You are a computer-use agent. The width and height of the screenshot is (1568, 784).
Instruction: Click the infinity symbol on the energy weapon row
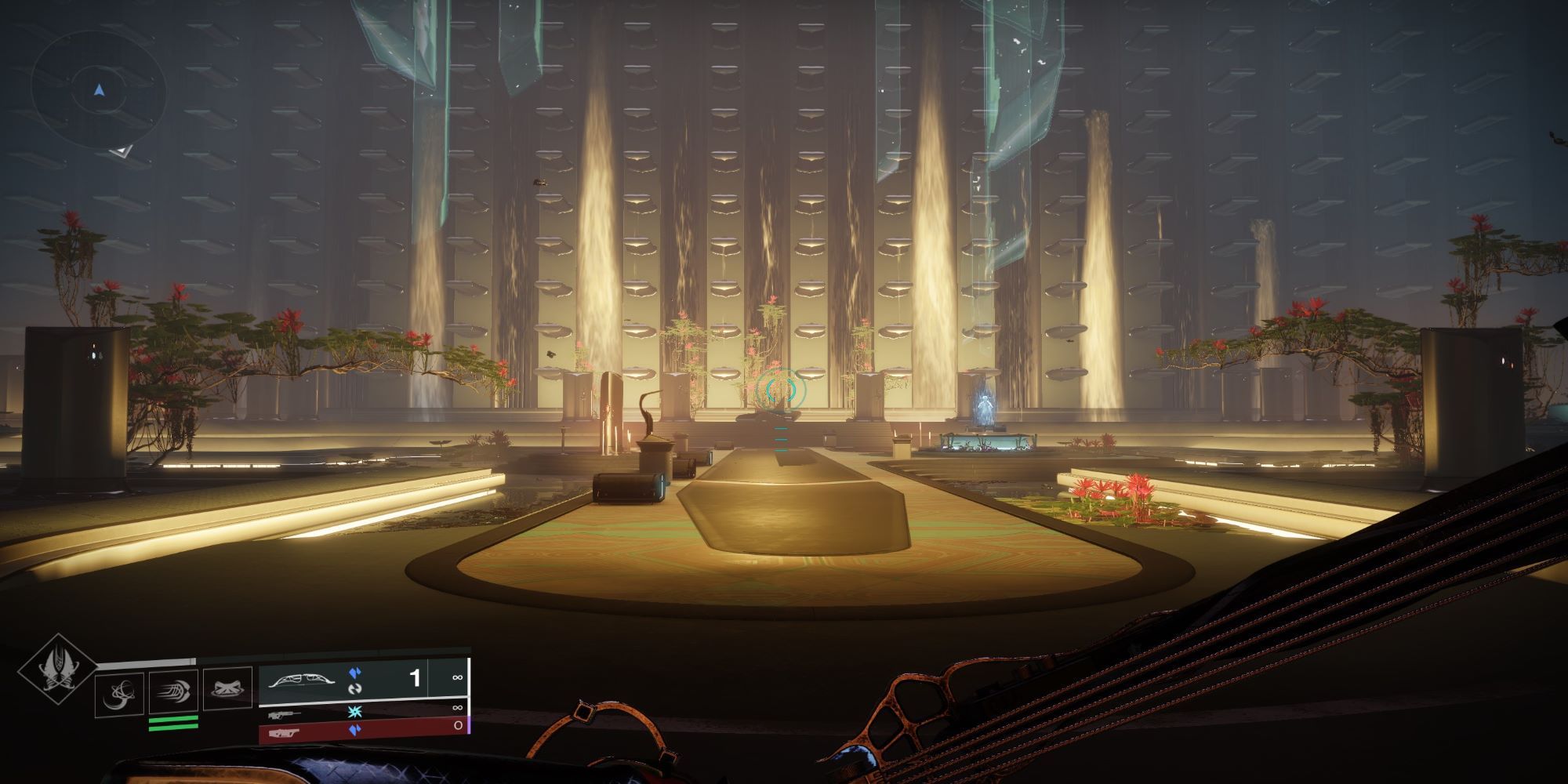coord(458,709)
